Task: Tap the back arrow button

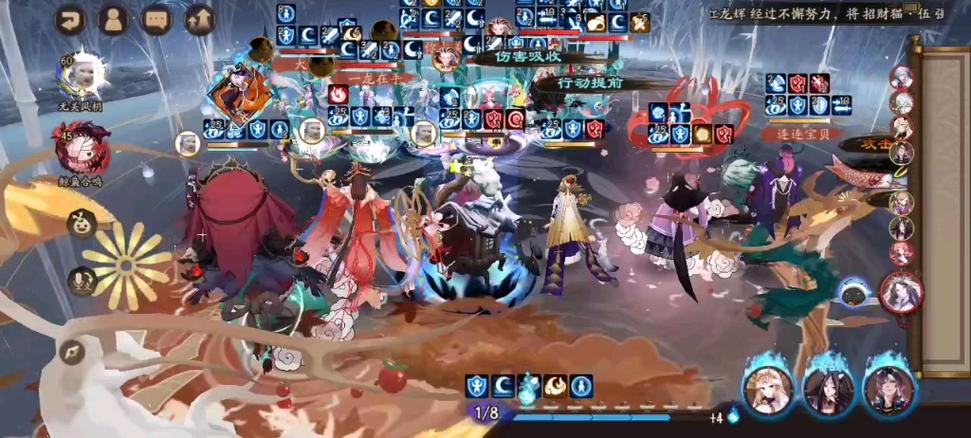Action: [71, 20]
